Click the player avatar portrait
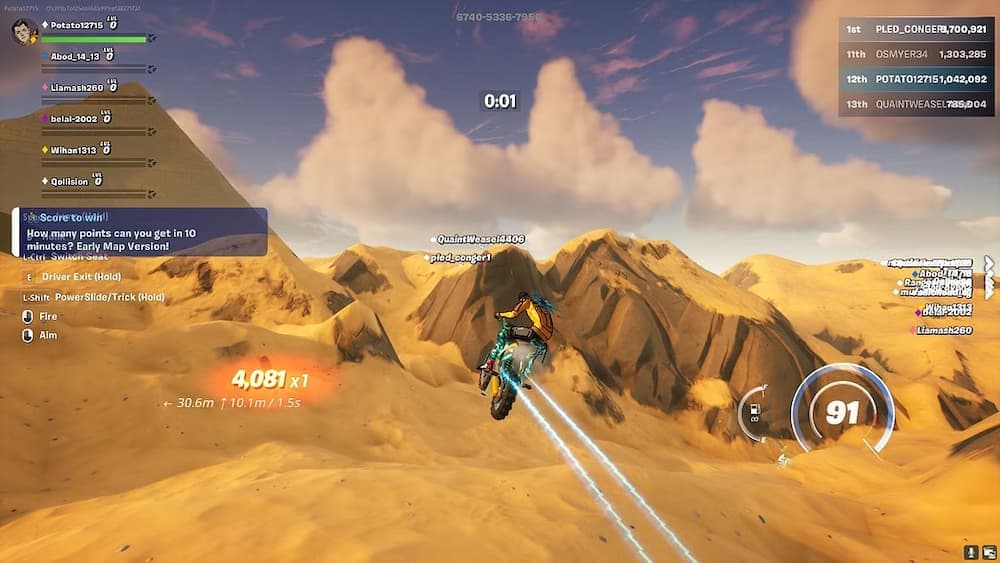The image size is (1000, 563). click(x=25, y=32)
